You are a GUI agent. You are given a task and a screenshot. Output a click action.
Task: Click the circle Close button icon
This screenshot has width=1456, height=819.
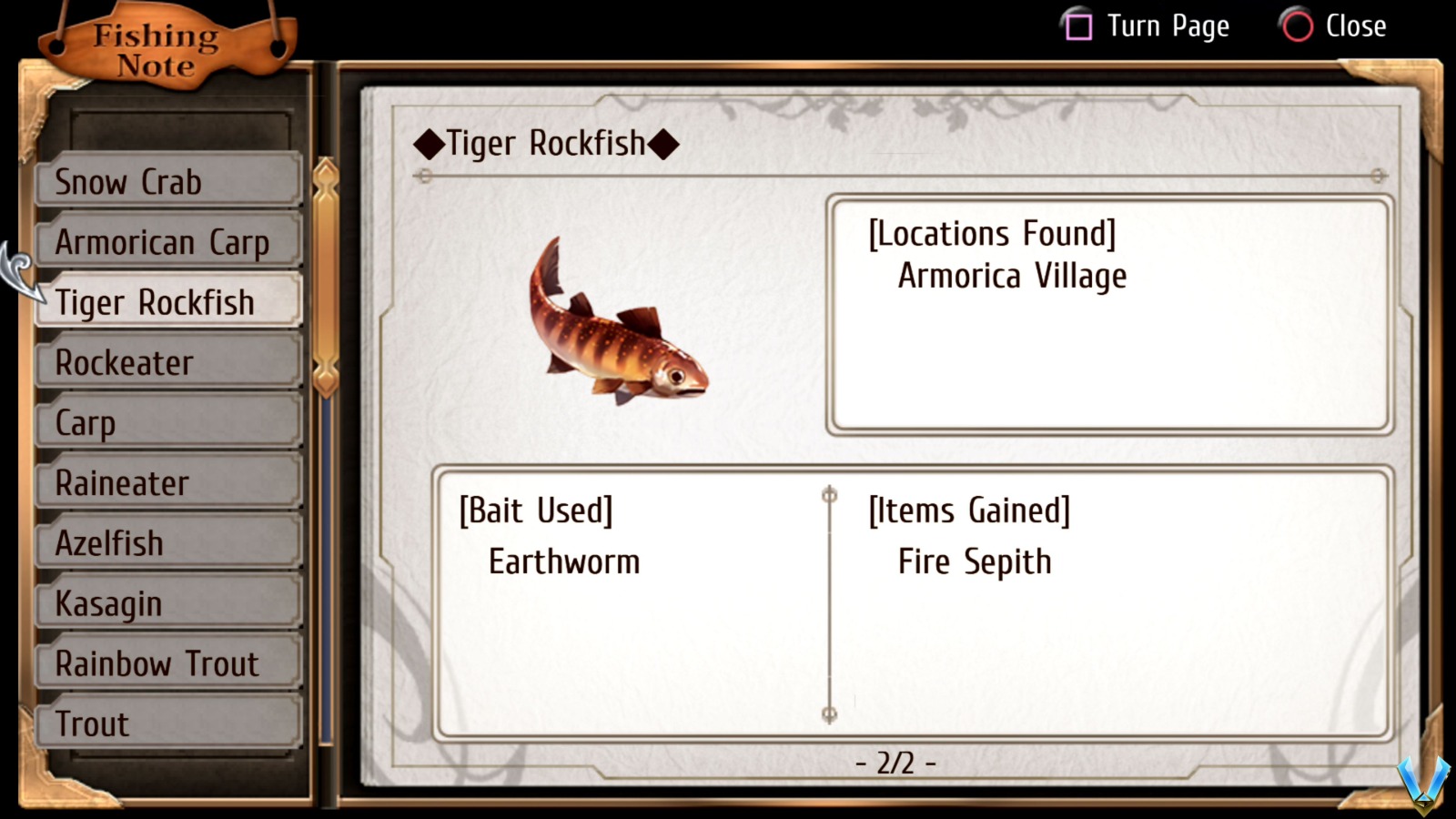pyautogui.click(x=1296, y=26)
